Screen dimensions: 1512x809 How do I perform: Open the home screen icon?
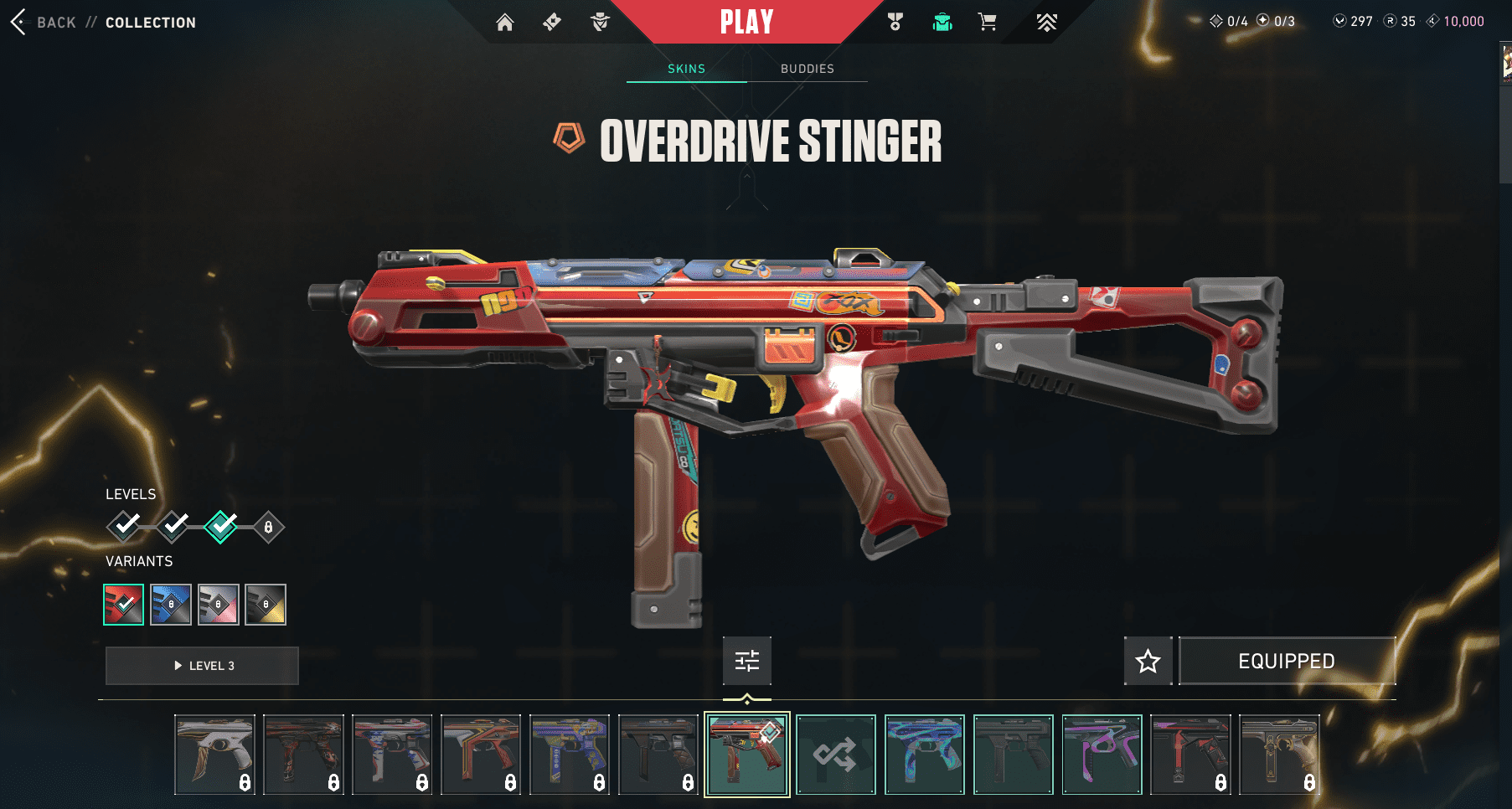pos(504,23)
